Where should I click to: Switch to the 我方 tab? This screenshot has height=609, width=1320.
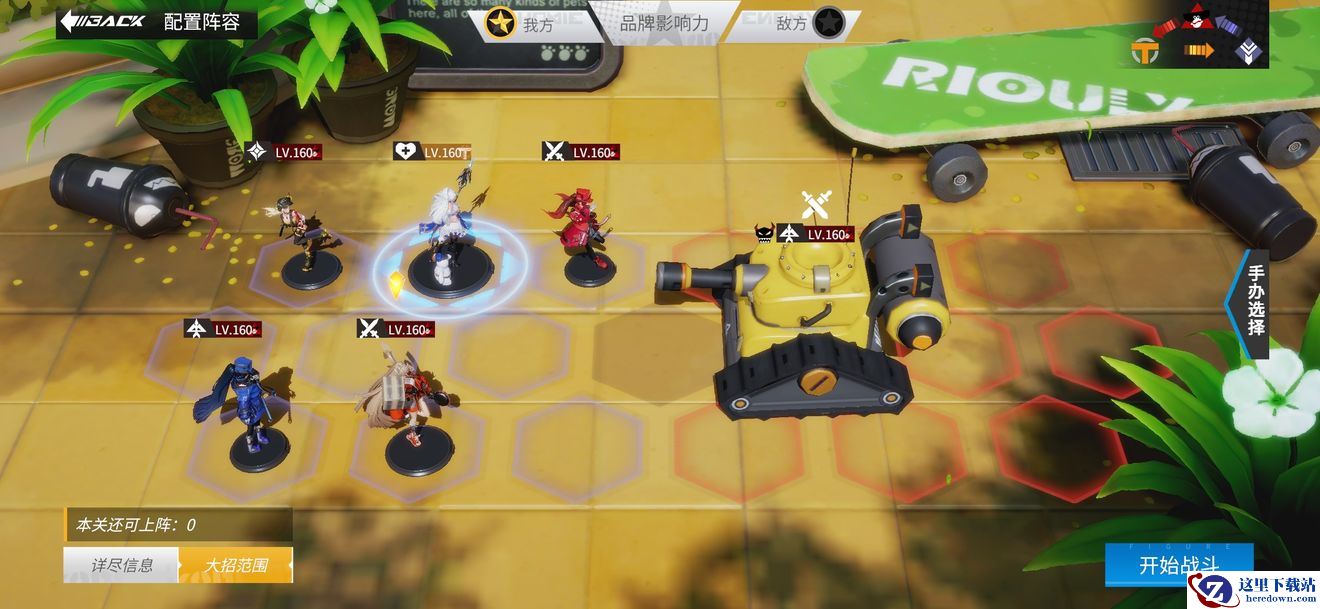pos(523,23)
